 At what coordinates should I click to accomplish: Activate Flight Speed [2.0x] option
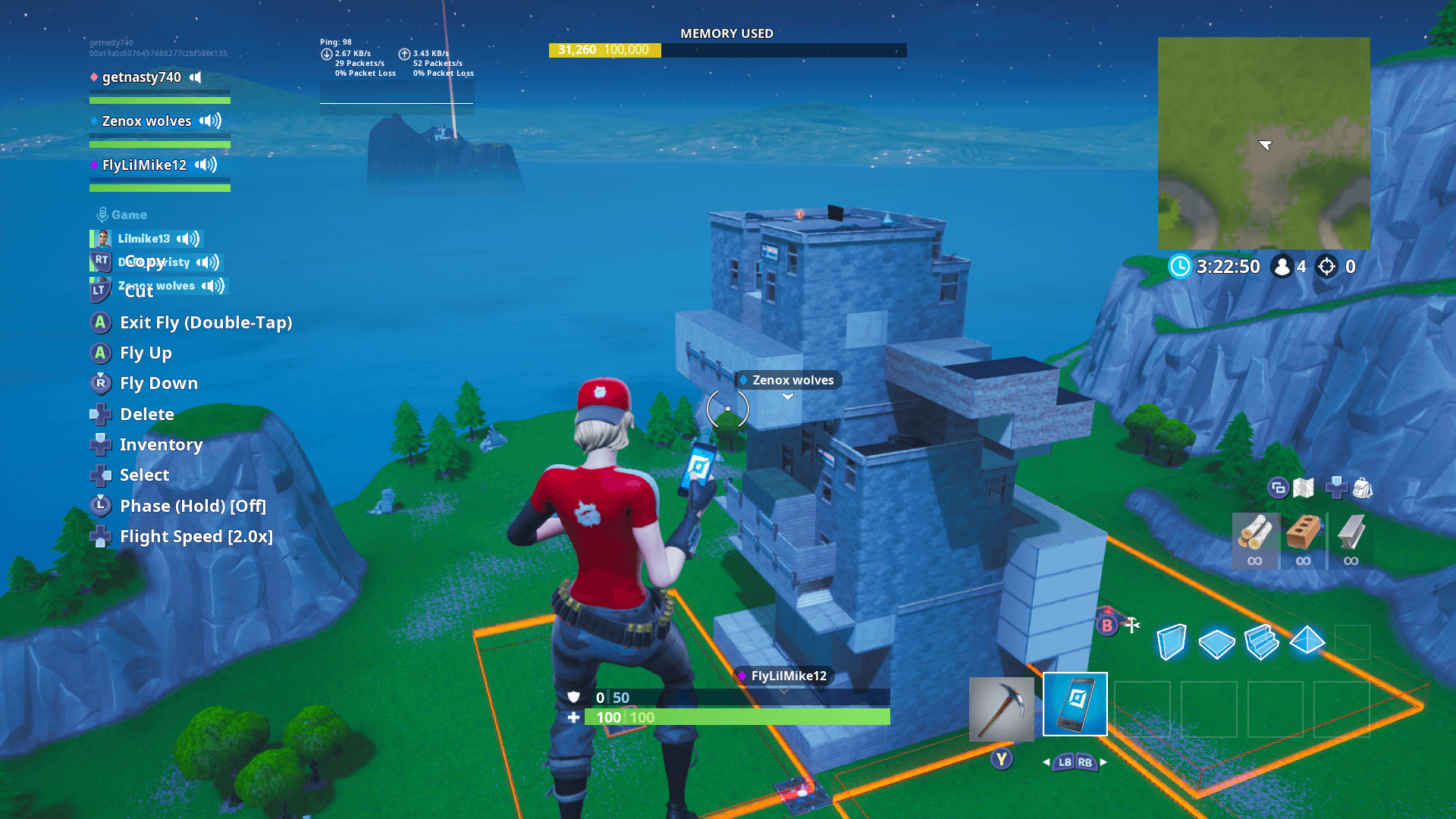point(194,536)
